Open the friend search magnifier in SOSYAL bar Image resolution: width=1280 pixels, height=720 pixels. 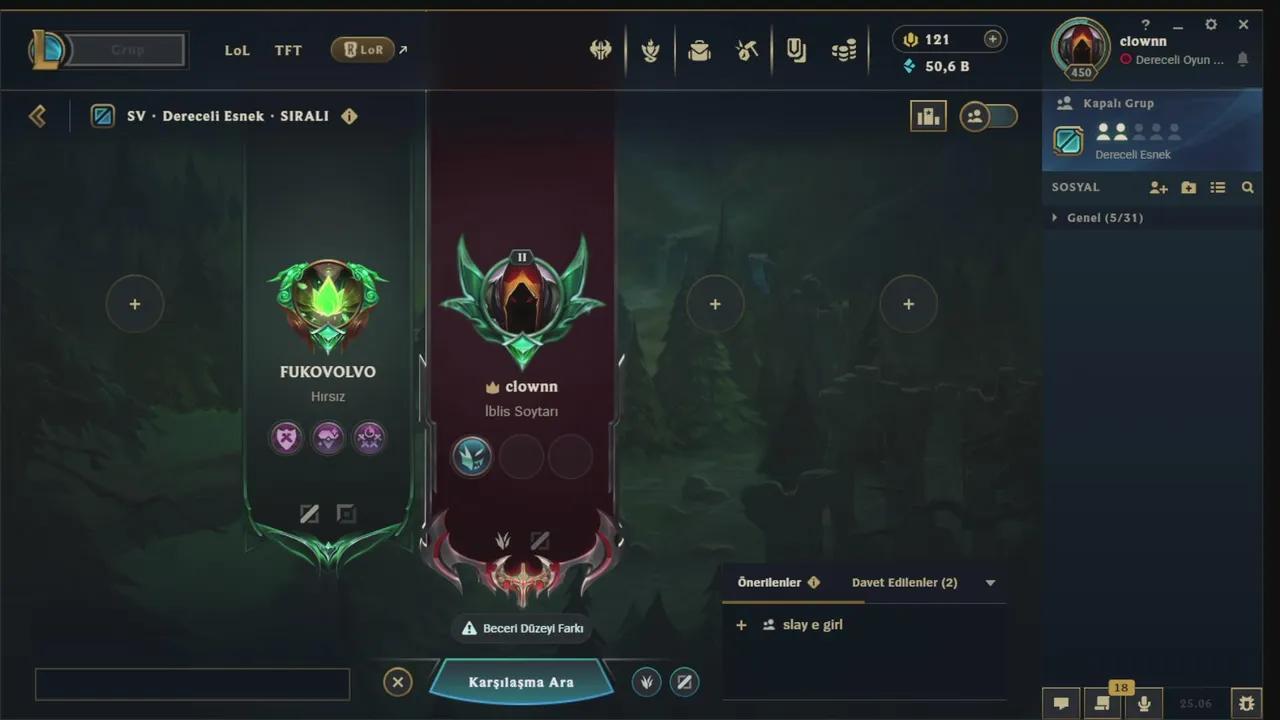(1248, 187)
